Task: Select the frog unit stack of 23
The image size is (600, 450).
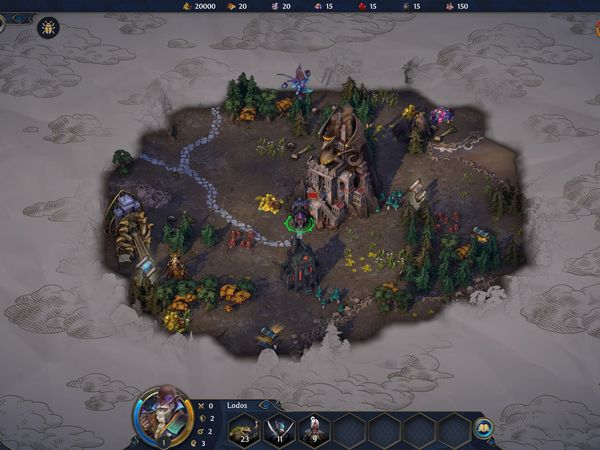Action: 243,430
